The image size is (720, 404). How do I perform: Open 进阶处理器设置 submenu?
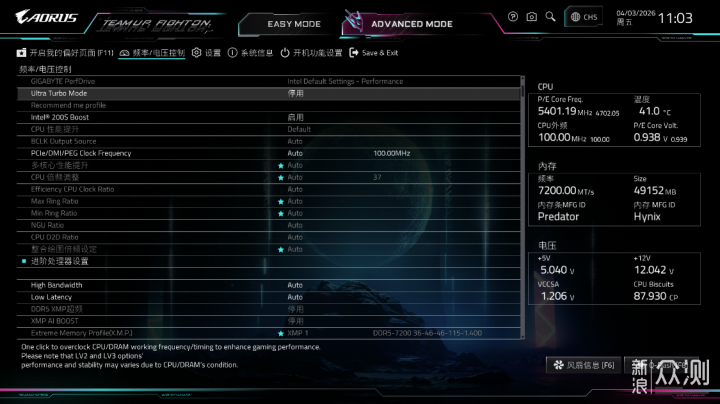[60, 261]
